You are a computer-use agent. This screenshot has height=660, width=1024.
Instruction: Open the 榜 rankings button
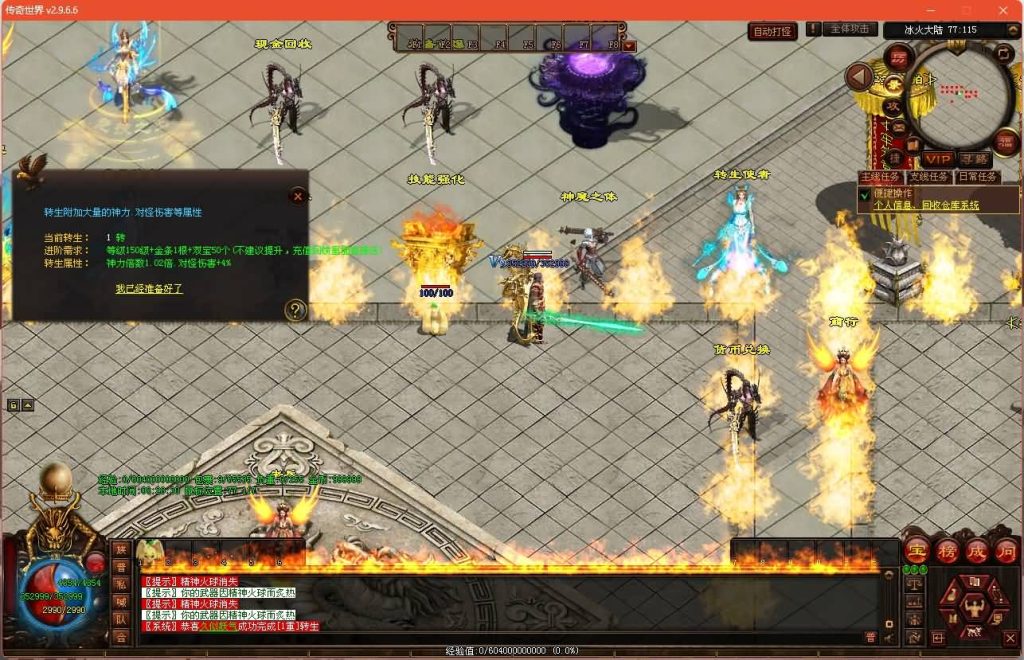pyautogui.click(x=946, y=551)
